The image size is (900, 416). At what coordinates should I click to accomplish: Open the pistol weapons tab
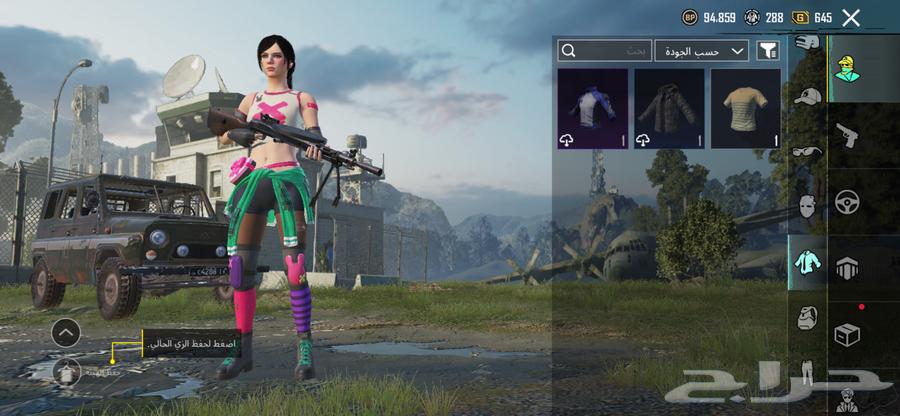[x=847, y=133]
